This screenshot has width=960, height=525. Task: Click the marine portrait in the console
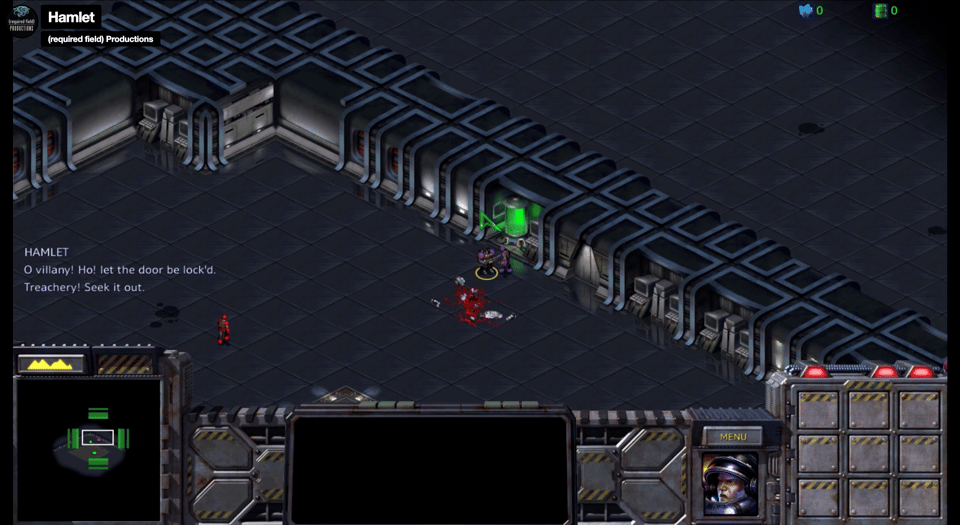pyautogui.click(x=730, y=484)
